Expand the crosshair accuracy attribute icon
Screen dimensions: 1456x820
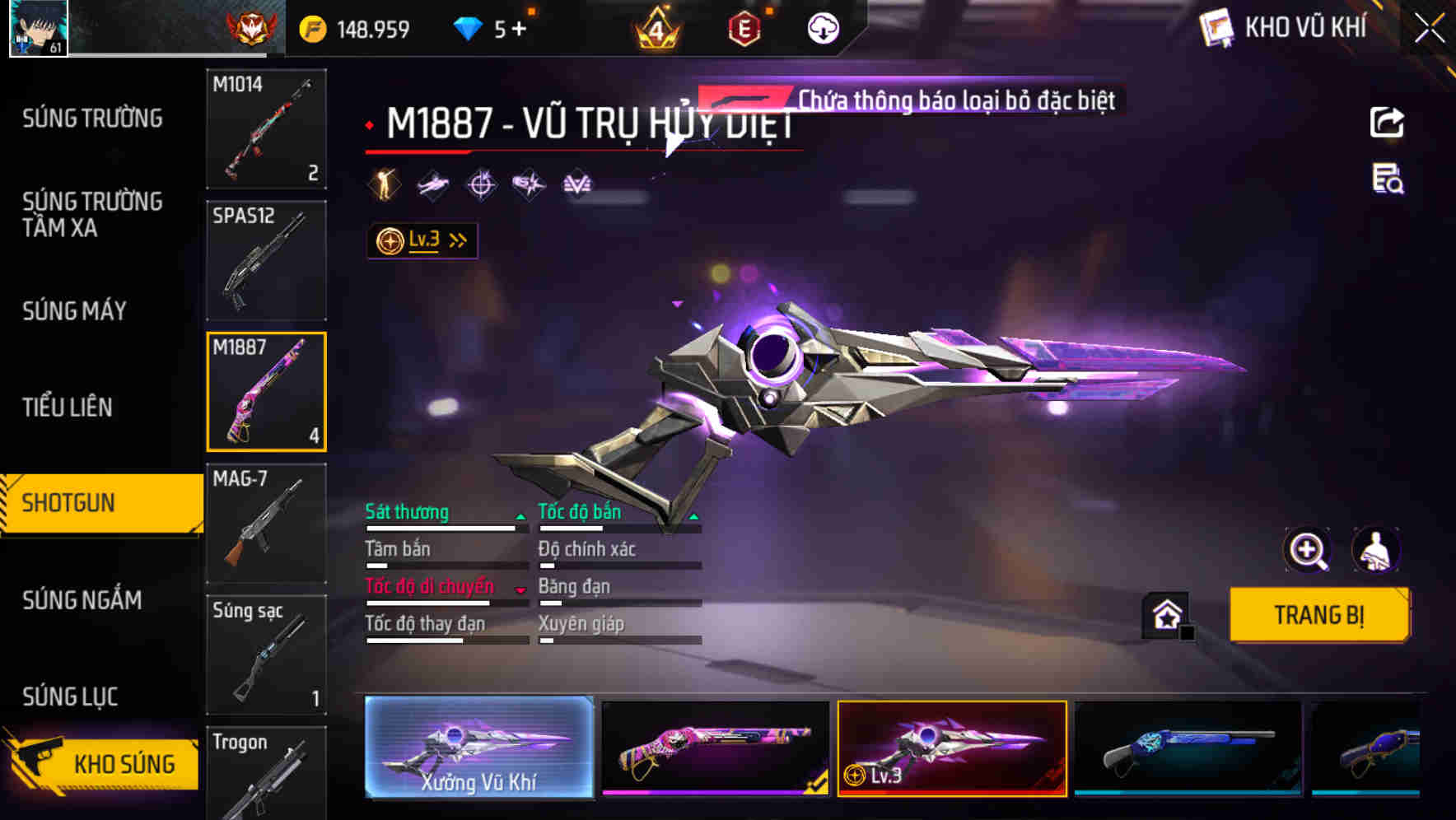482,184
